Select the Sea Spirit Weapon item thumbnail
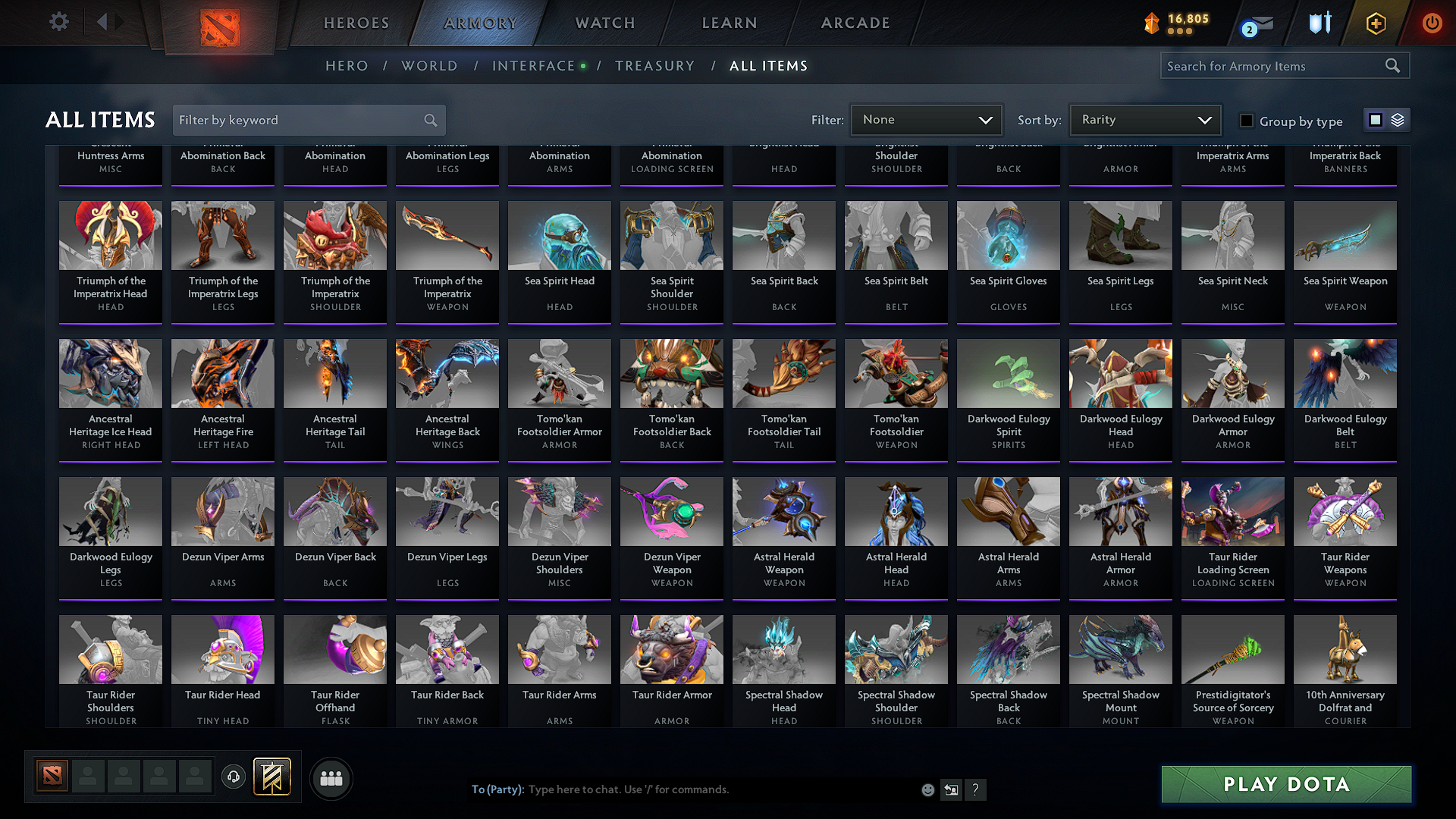This screenshot has height=819, width=1456. 1345,236
